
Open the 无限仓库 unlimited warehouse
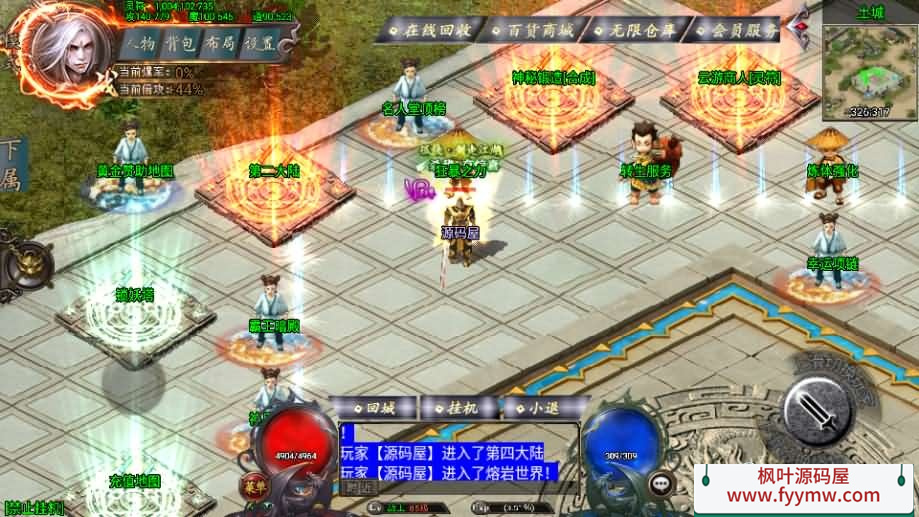point(634,29)
